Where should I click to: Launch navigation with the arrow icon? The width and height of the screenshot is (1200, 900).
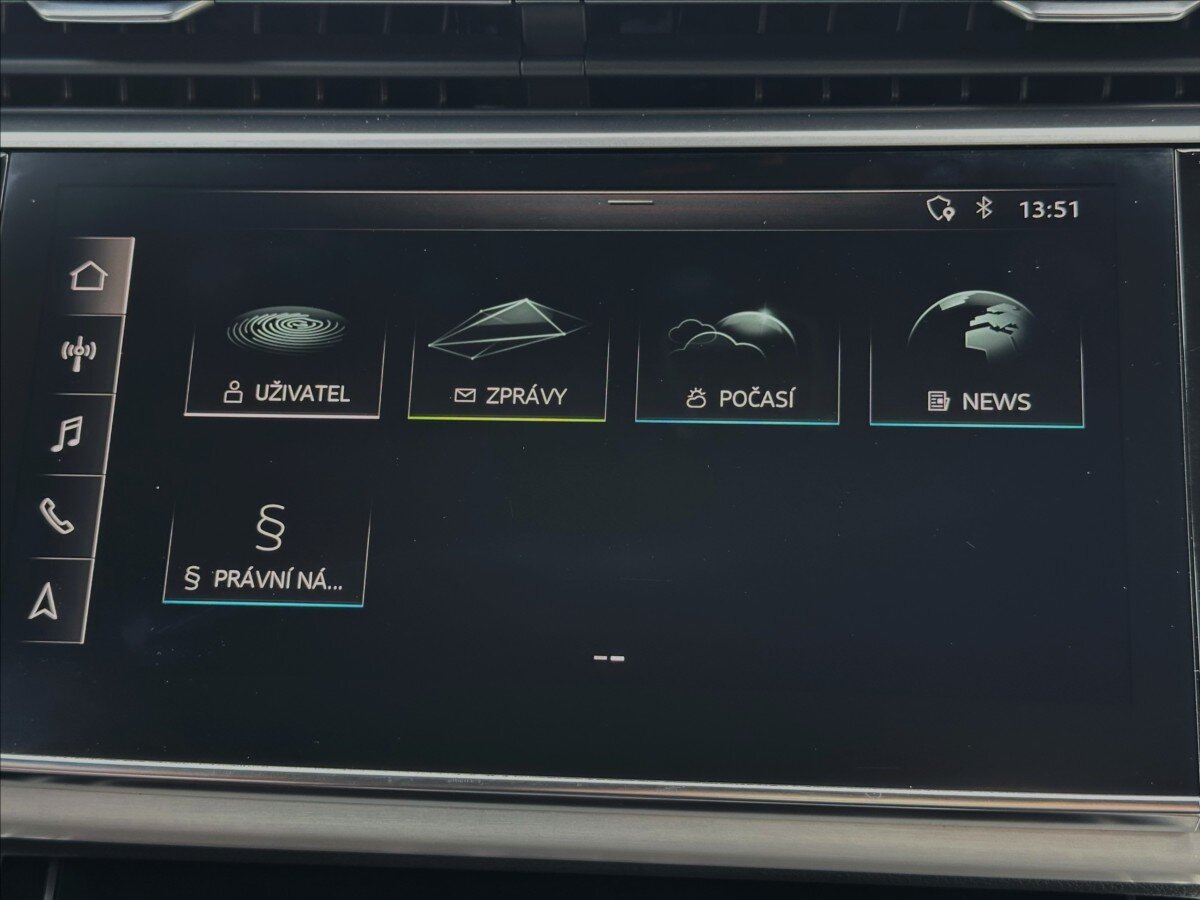(x=44, y=600)
